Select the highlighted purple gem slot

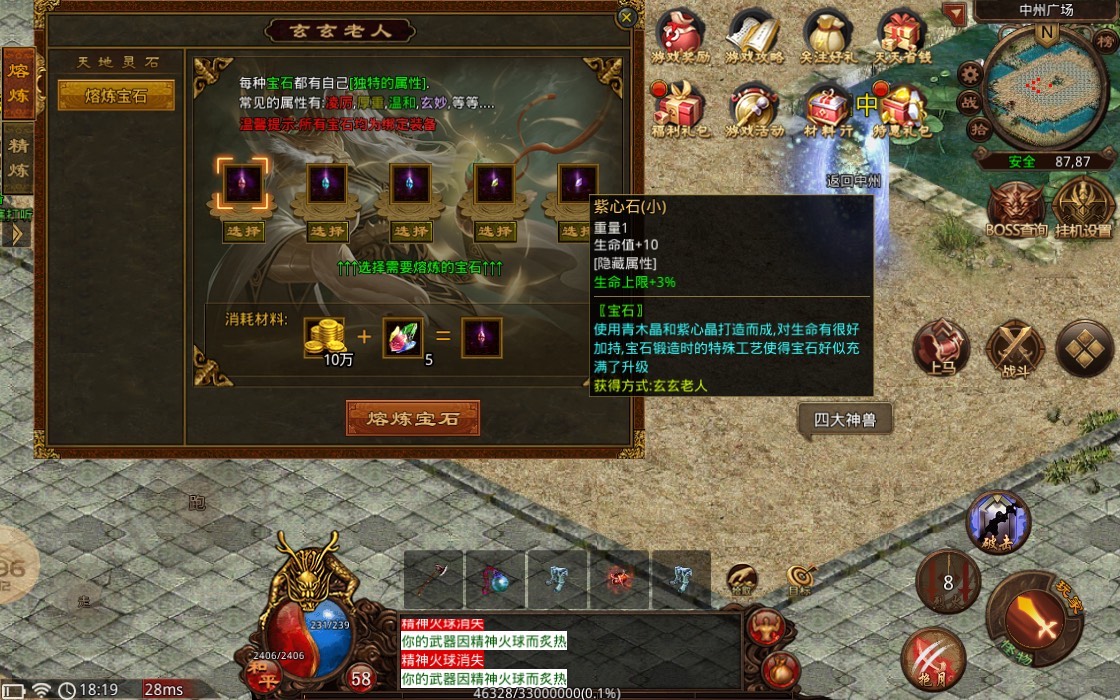[x=243, y=185]
